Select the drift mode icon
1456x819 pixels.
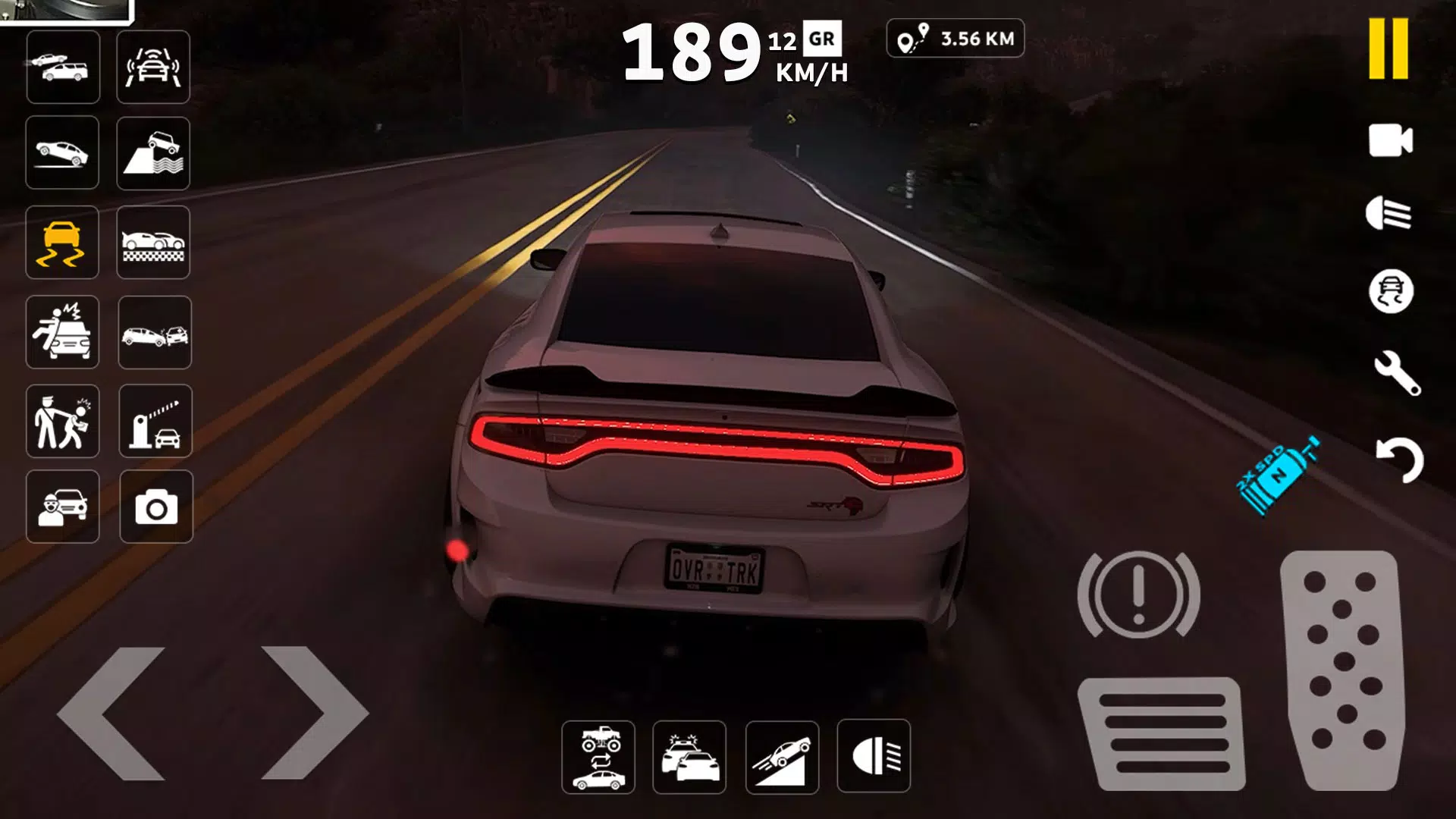pos(63,243)
